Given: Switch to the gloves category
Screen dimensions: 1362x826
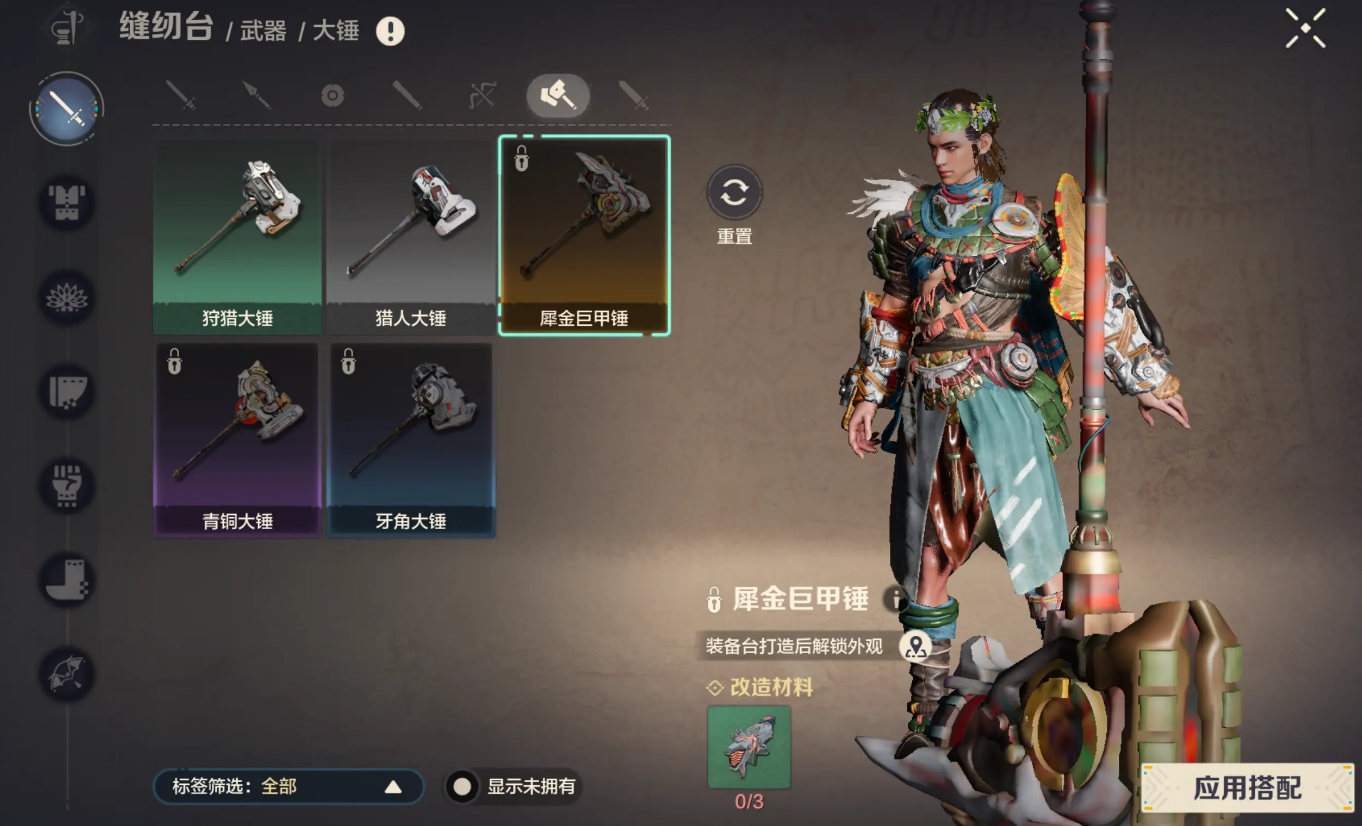Looking at the screenshot, I should coord(67,486).
